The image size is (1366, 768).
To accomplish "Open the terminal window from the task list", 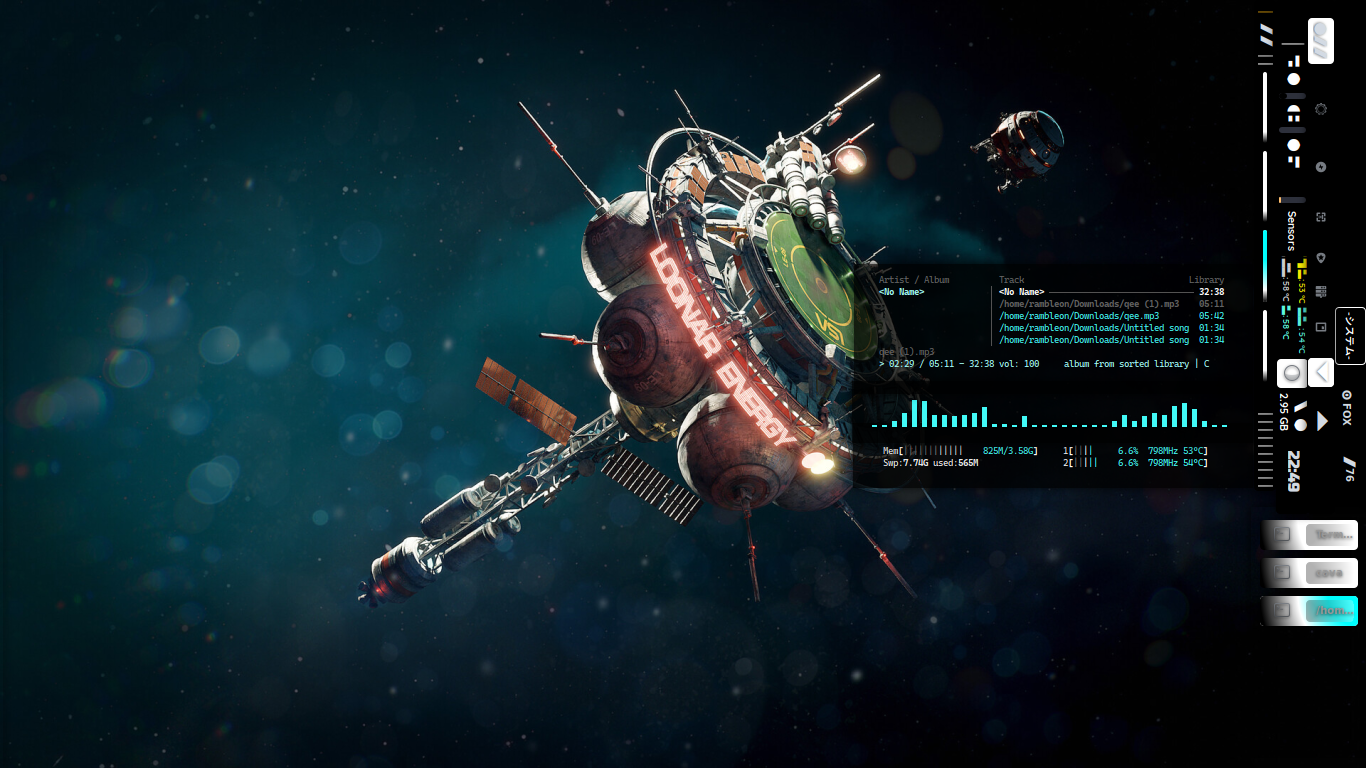I will [1310, 535].
